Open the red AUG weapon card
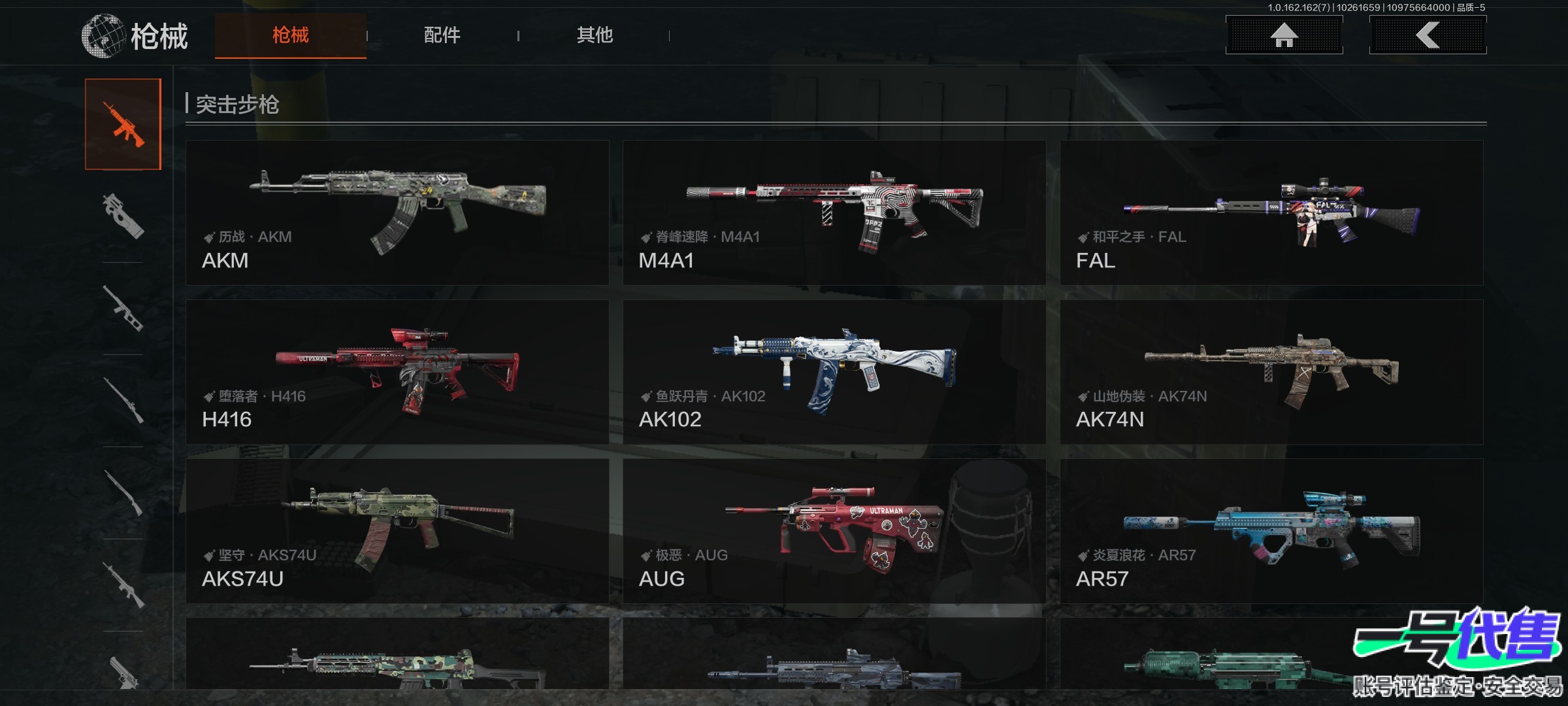1568x706 pixels. 834,531
